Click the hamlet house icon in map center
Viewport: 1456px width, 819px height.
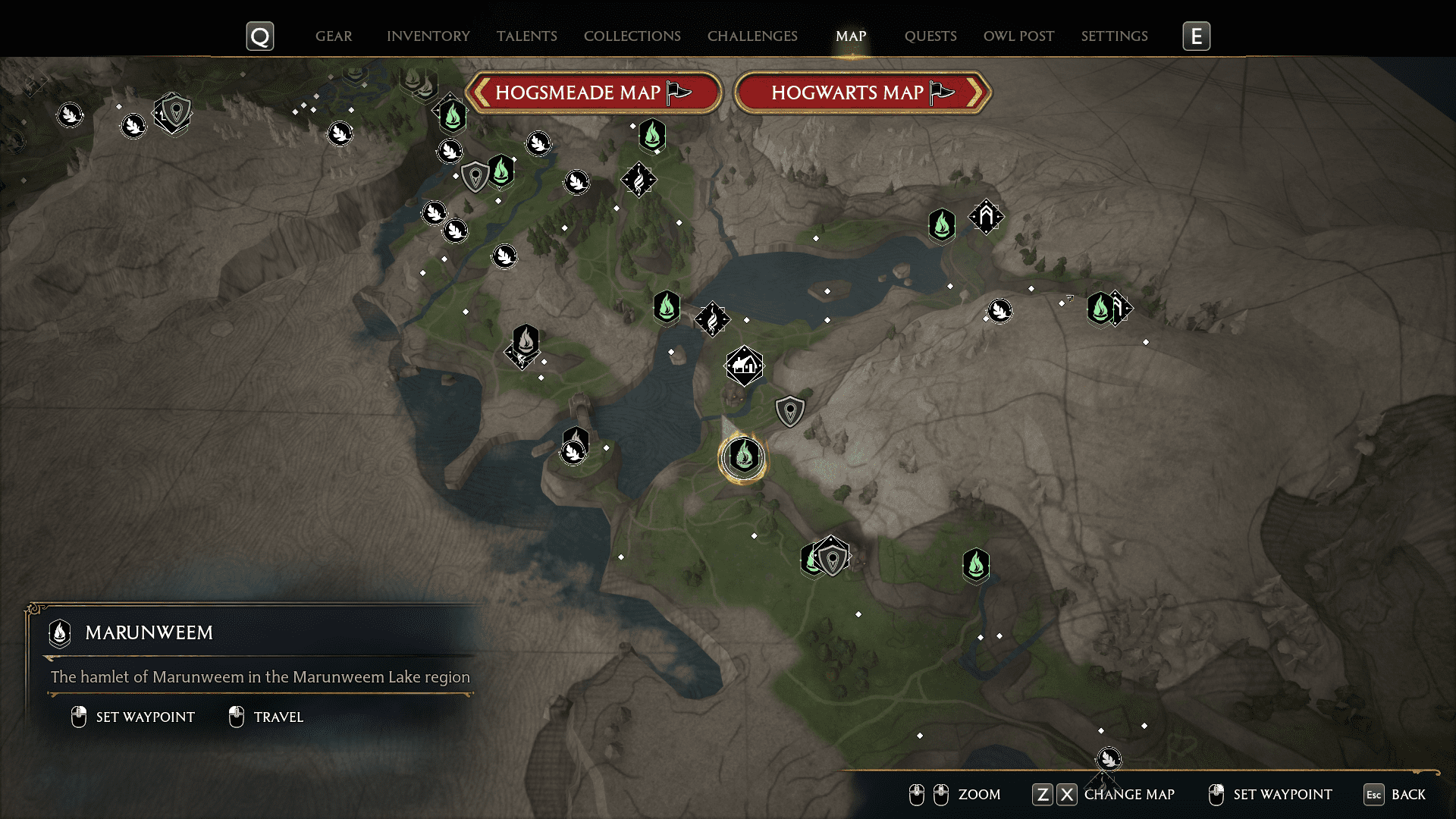[745, 365]
